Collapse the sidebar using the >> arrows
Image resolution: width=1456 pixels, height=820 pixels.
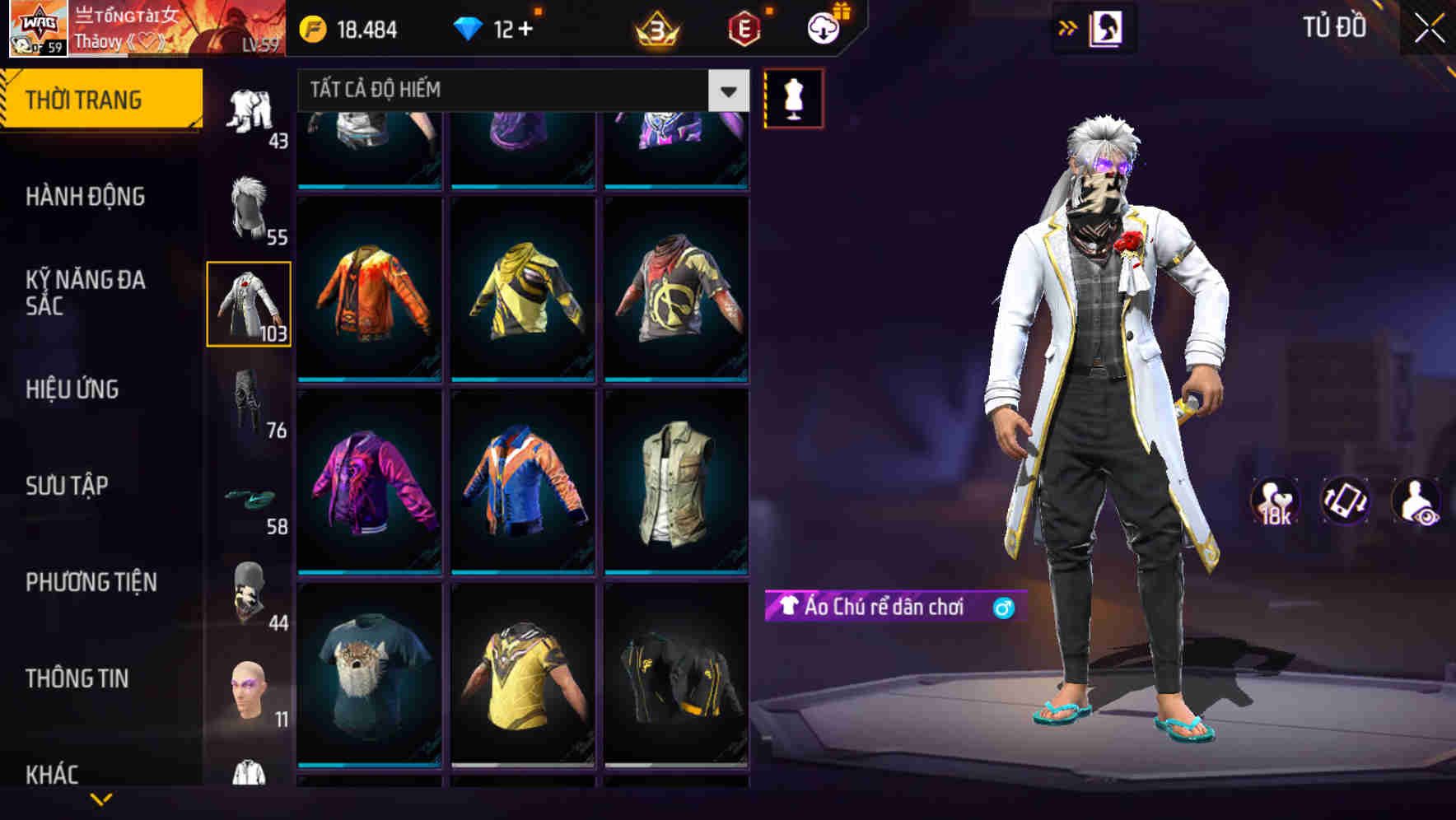[1065, 27]
